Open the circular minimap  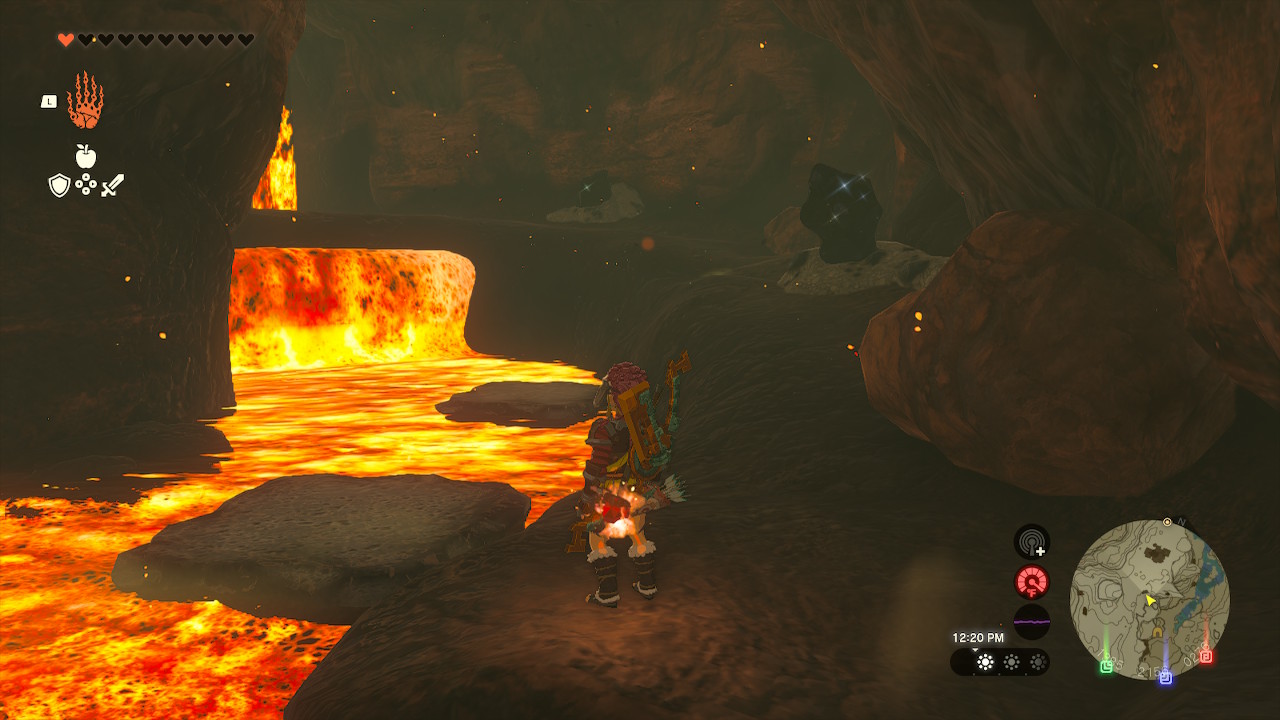1149,598
